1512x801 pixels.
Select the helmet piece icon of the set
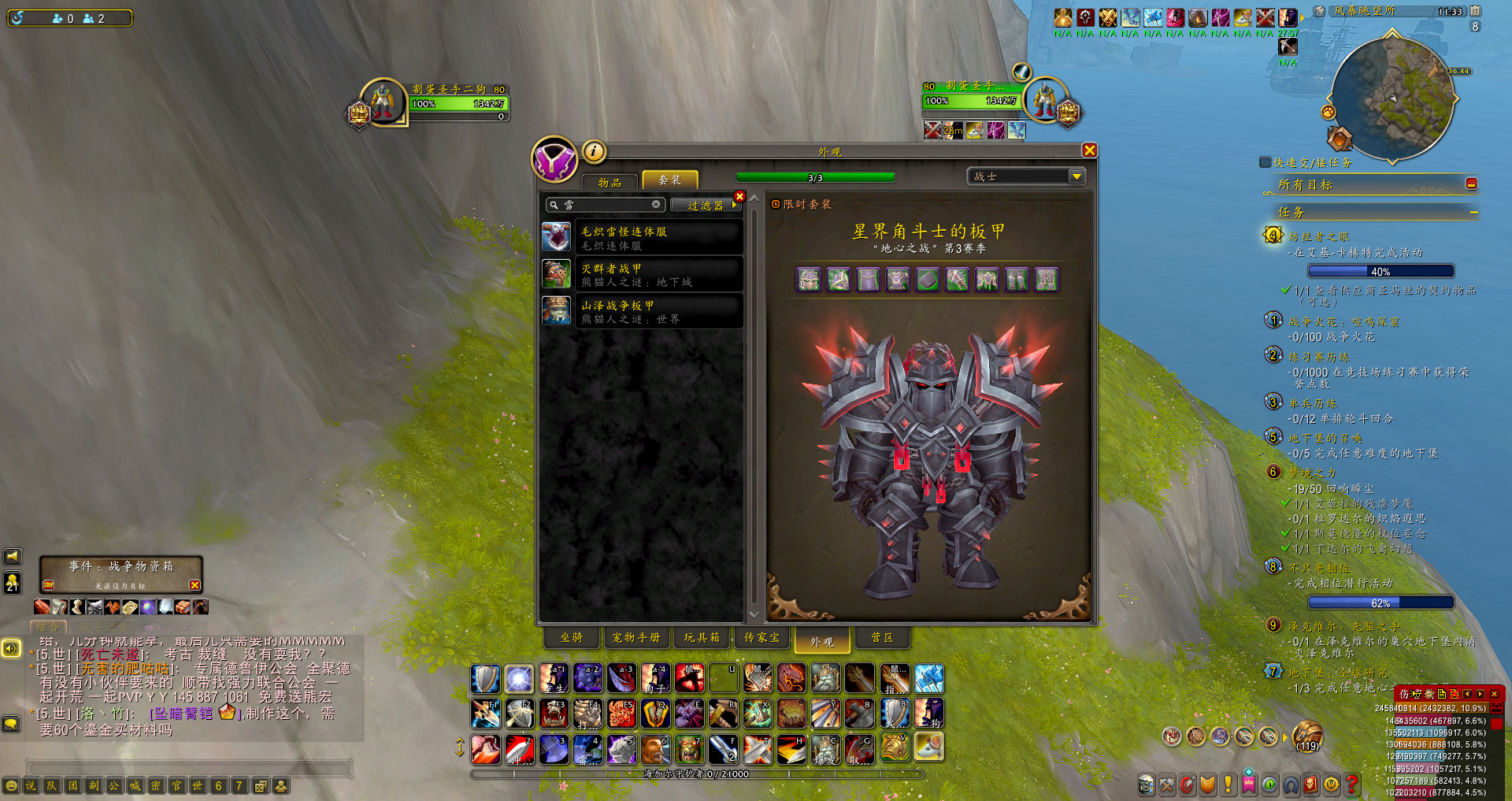click(x=809, y=280)
